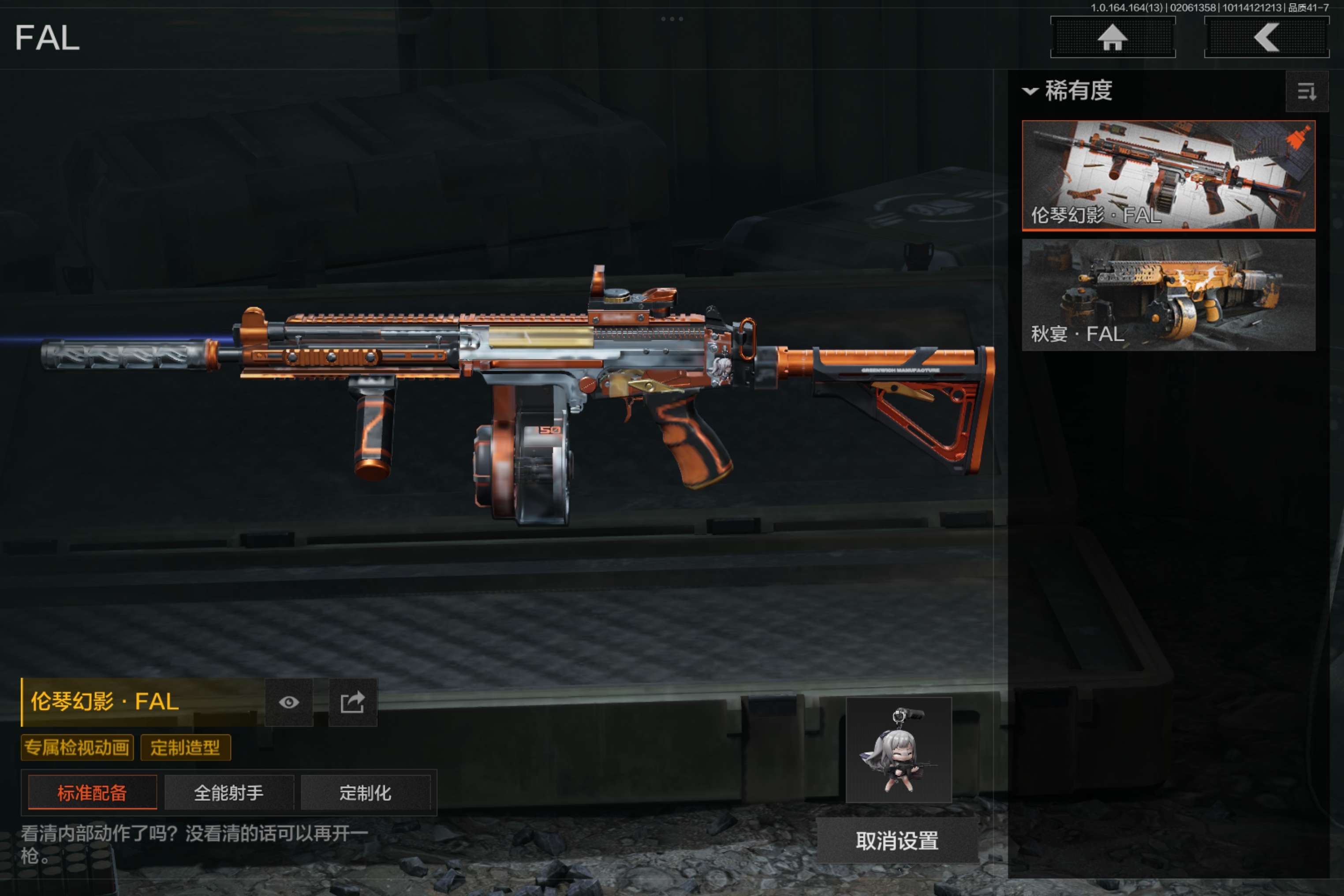Switch to the 标准配备 tab
This screenshot has width=1344, height=896.
click(x=92, y=792)
